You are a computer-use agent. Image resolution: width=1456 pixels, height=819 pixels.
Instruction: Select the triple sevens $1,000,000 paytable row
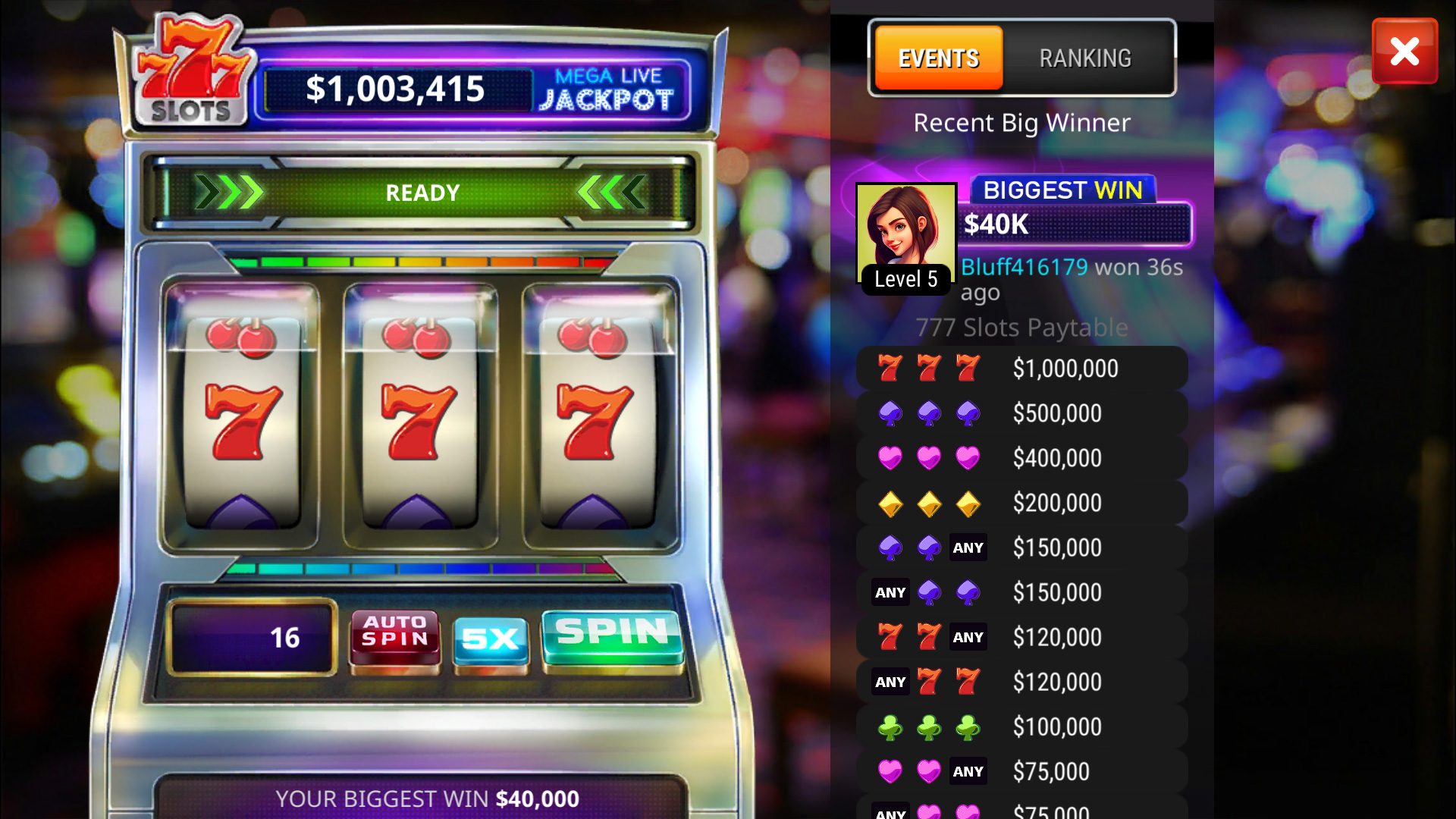coord(1021,369)
